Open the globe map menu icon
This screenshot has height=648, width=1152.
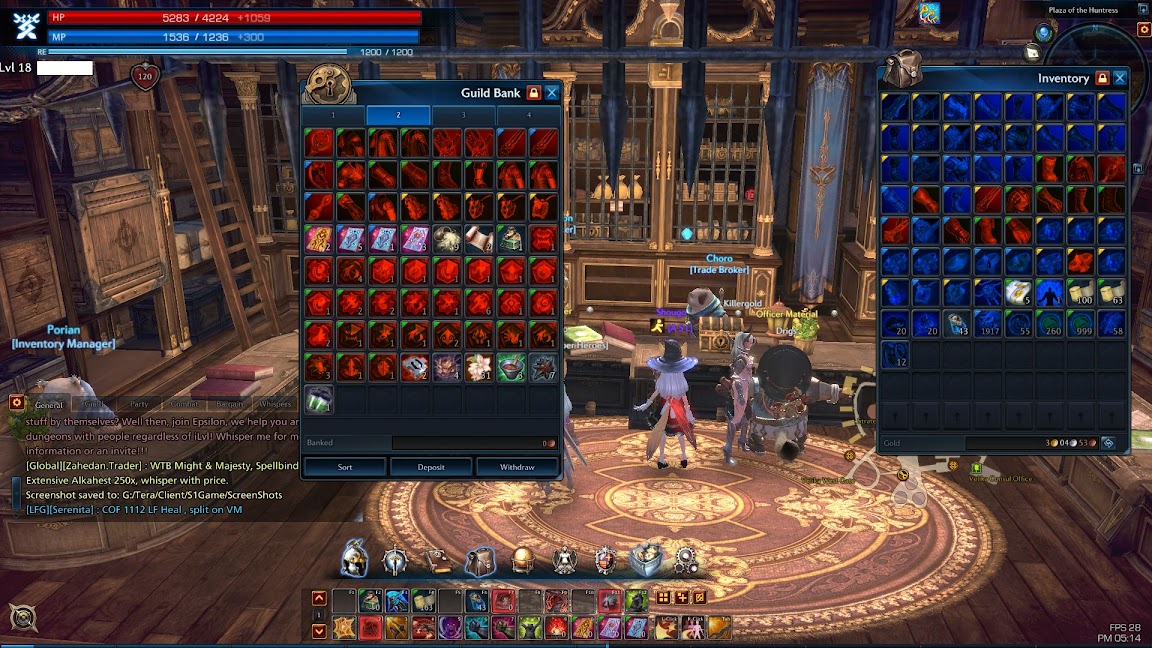[523, 560]
